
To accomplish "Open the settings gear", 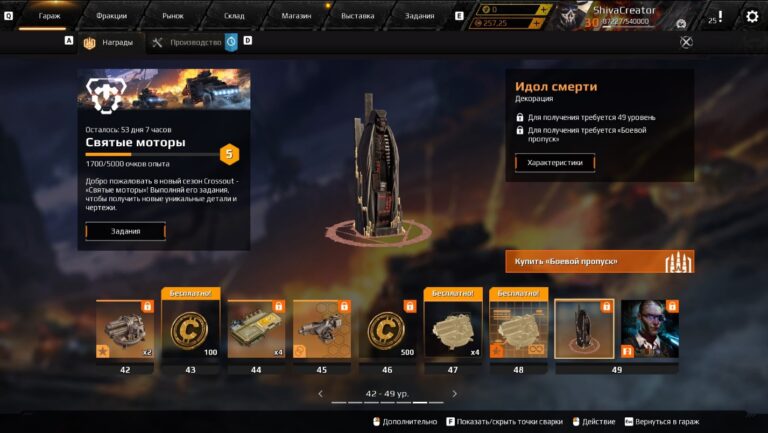I will (752, 16).
